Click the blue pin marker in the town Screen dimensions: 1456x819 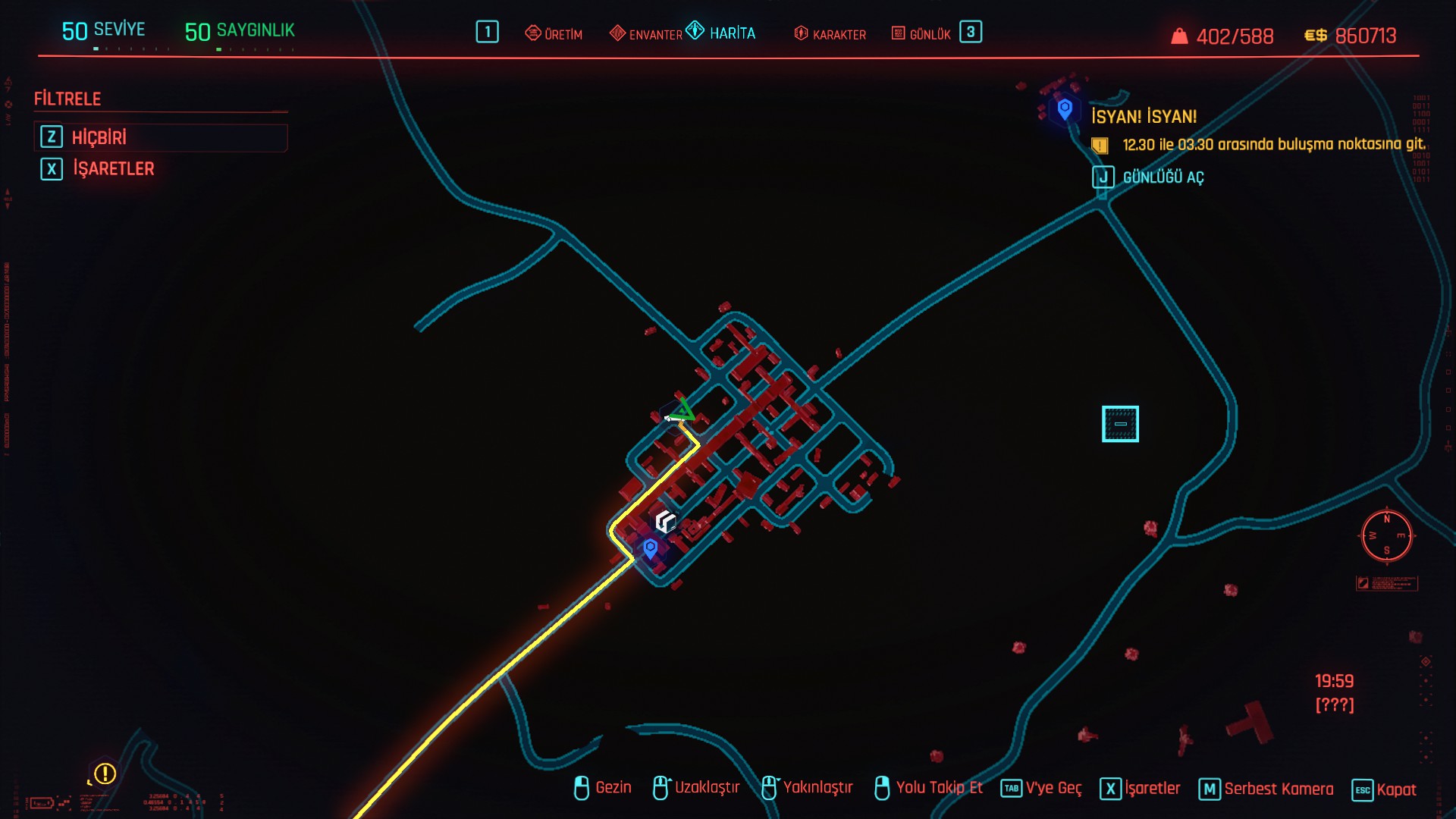pos(650,548)
